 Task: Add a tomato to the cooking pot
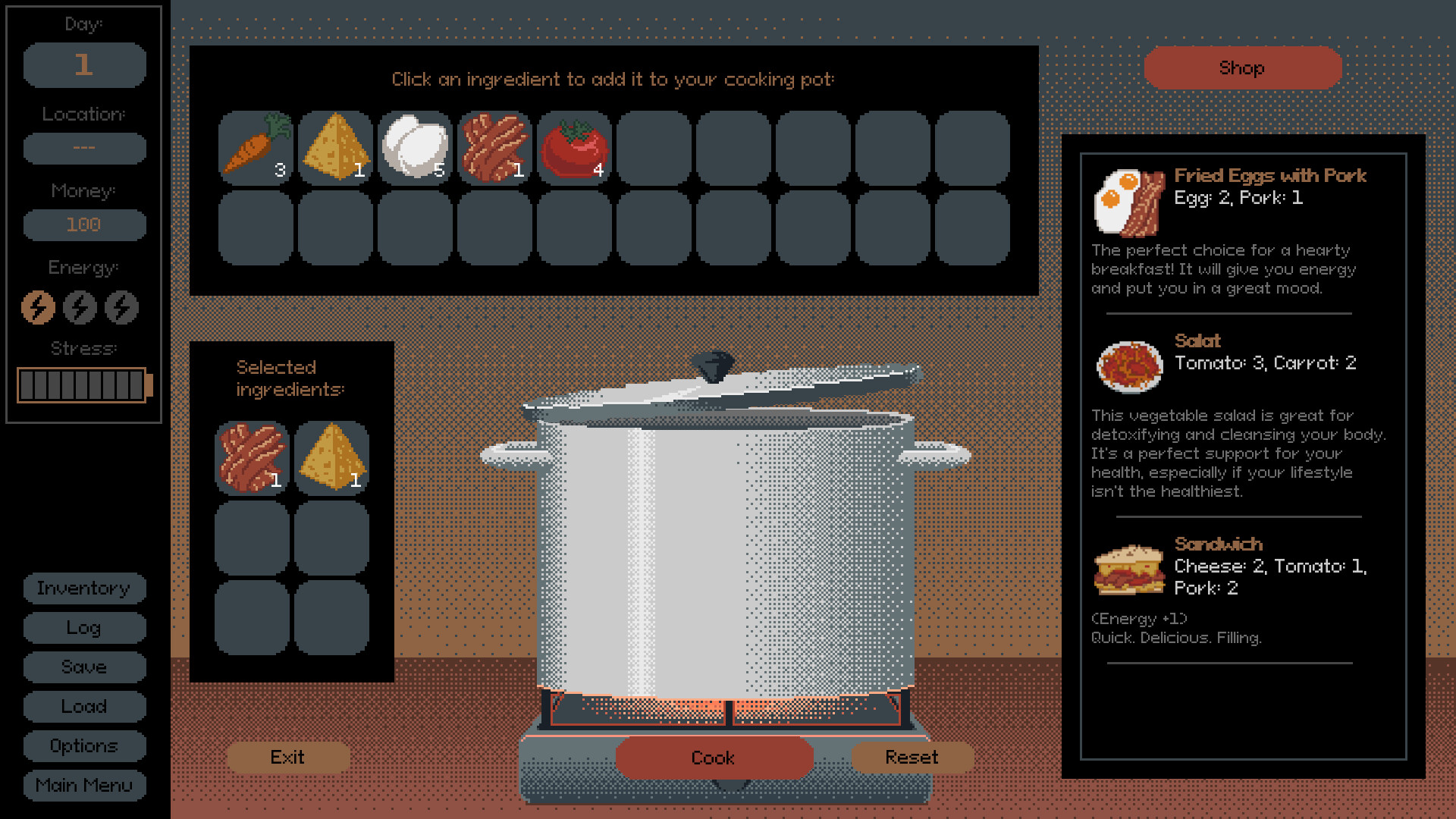(x=574, y=148)
